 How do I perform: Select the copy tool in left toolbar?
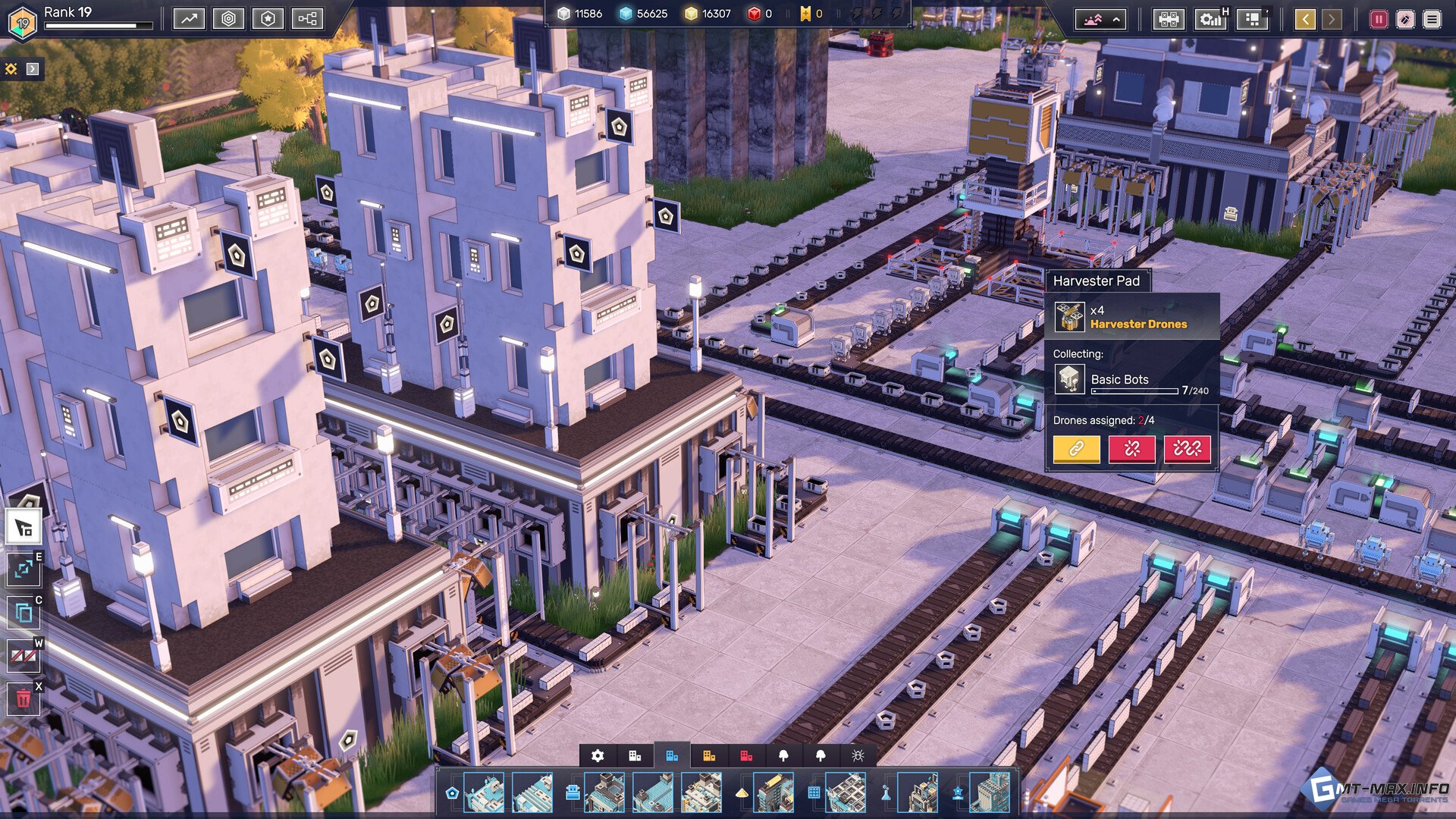pyautogui.click(x=24, y=612)
